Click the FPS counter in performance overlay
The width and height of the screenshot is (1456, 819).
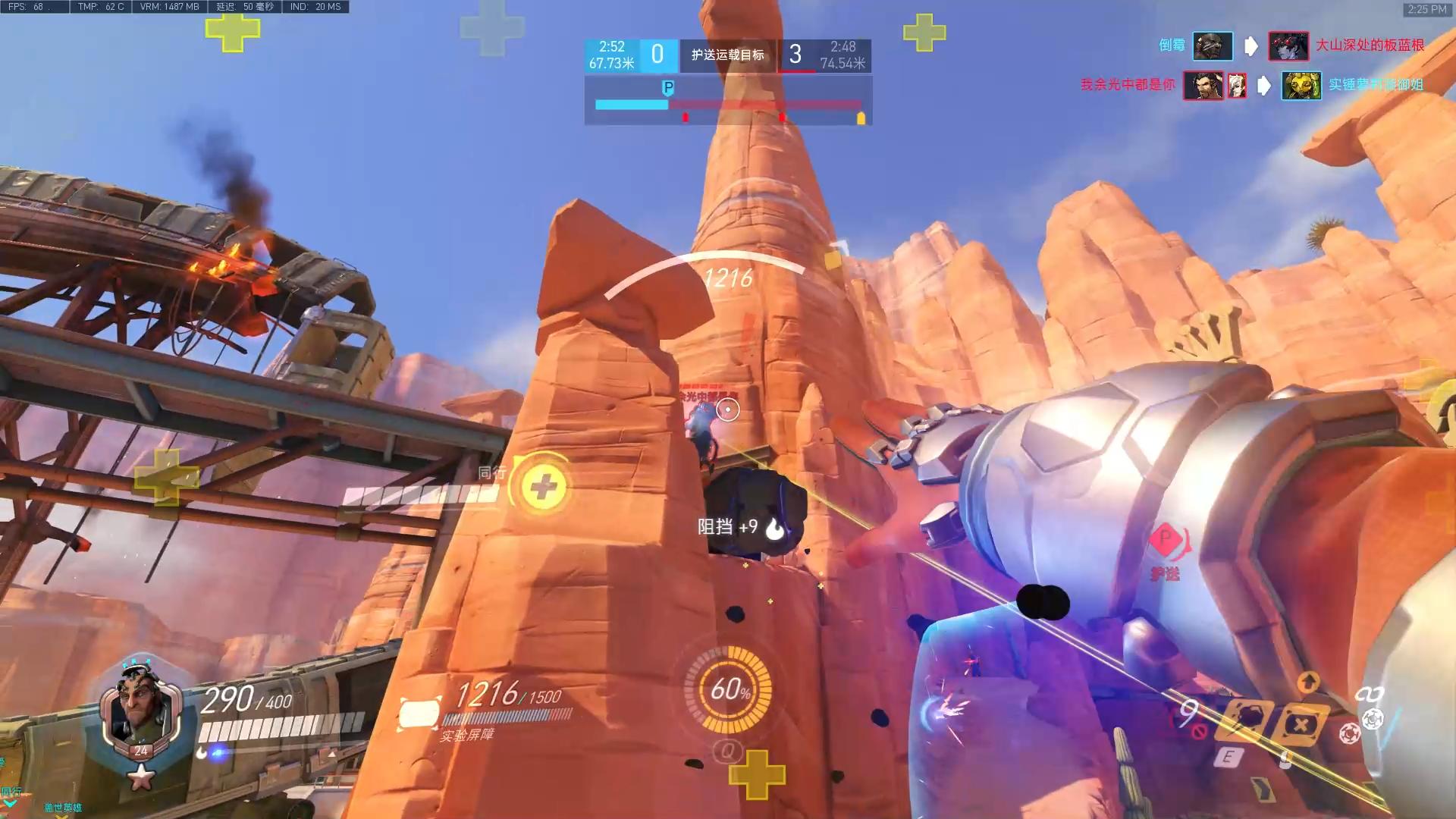[27, 7]
